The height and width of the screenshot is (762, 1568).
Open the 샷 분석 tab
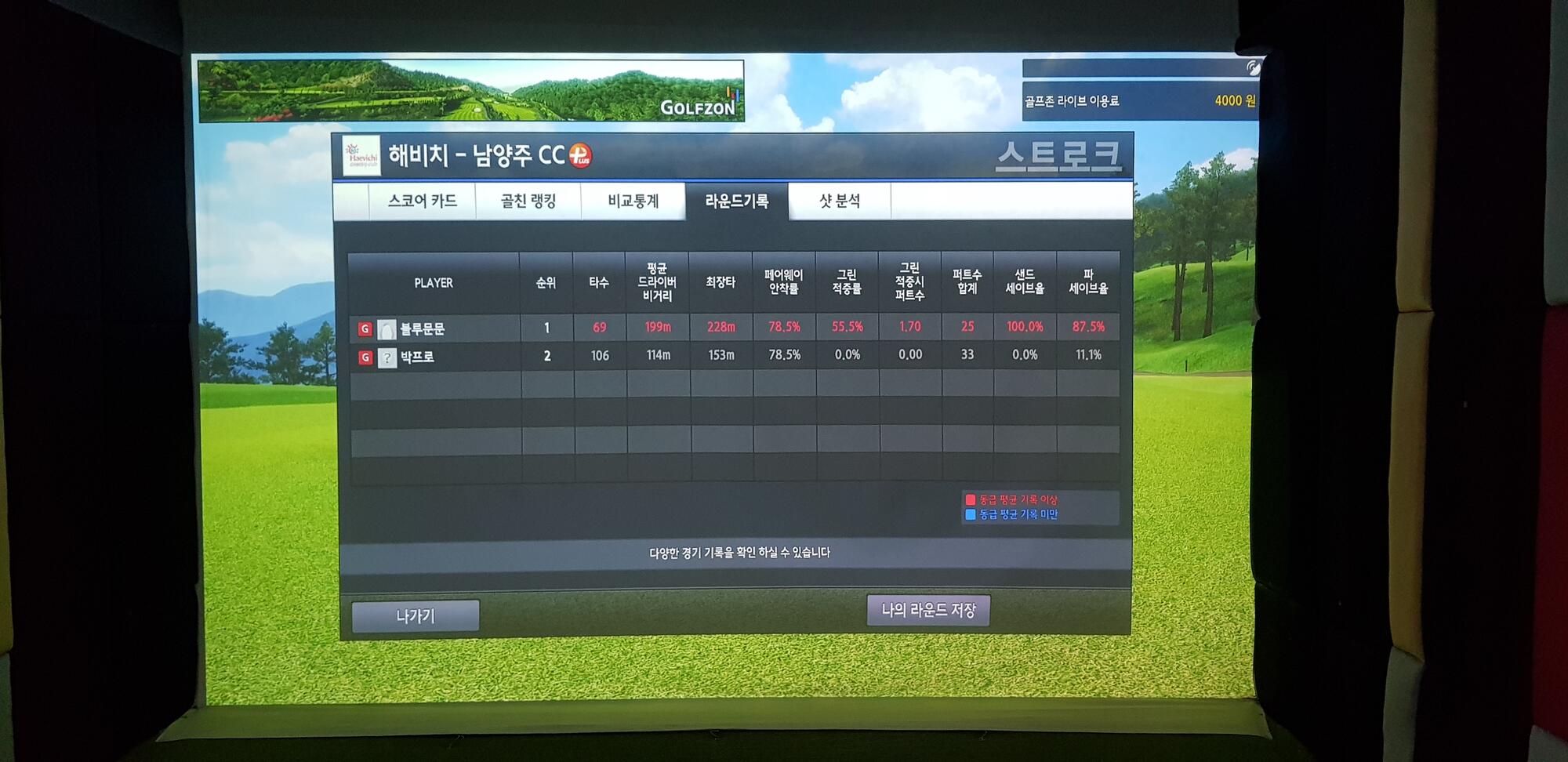(840, 201)
